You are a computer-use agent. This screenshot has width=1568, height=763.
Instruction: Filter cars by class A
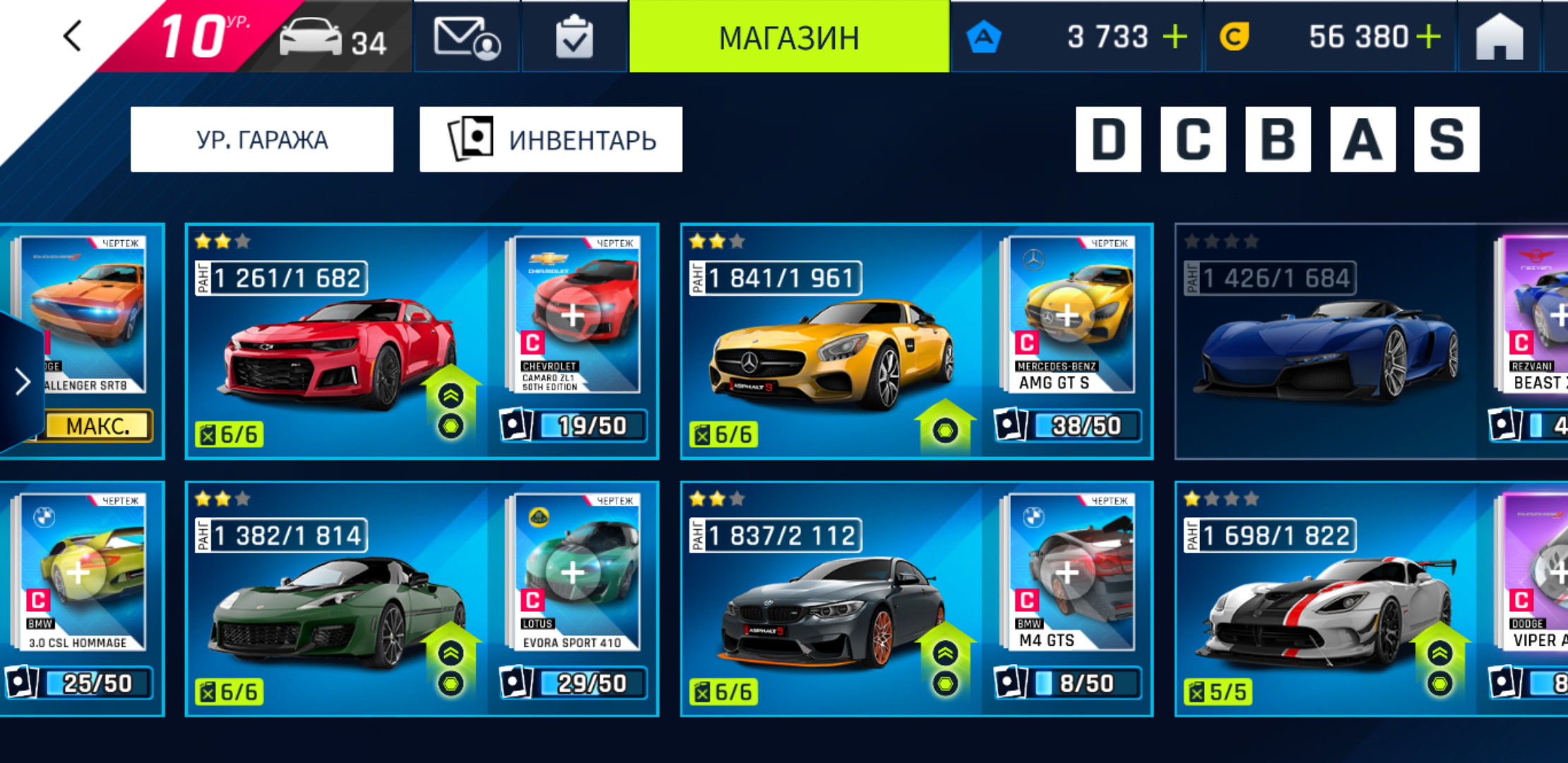coord(1362,139)
